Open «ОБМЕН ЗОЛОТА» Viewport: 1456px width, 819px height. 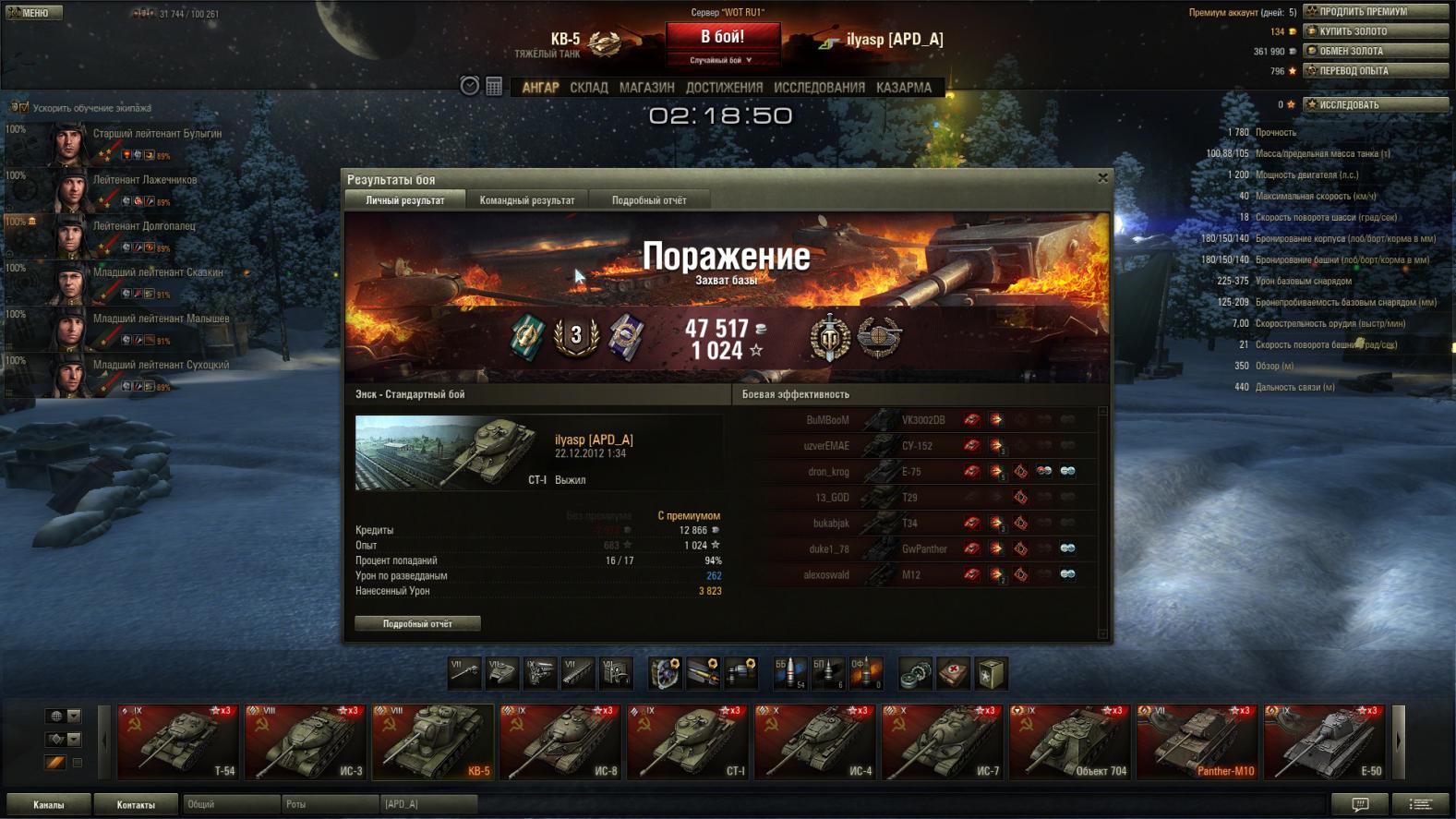tap(1375, 51)
